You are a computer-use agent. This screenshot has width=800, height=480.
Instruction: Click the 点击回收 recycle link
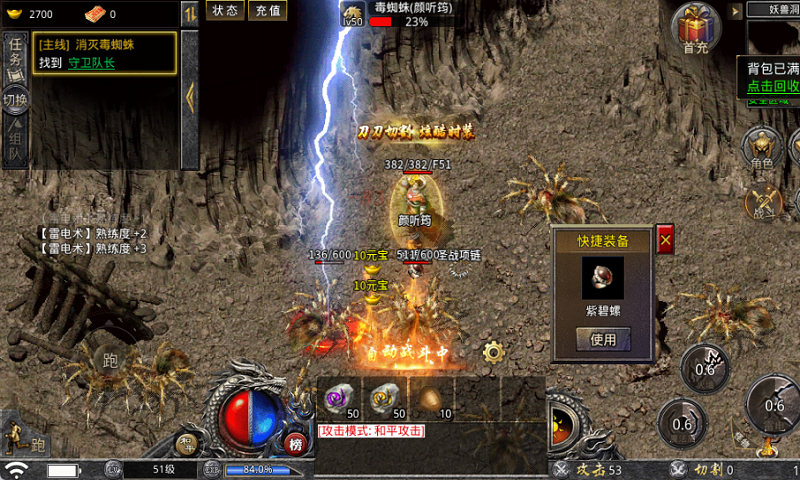coord(773,86)
